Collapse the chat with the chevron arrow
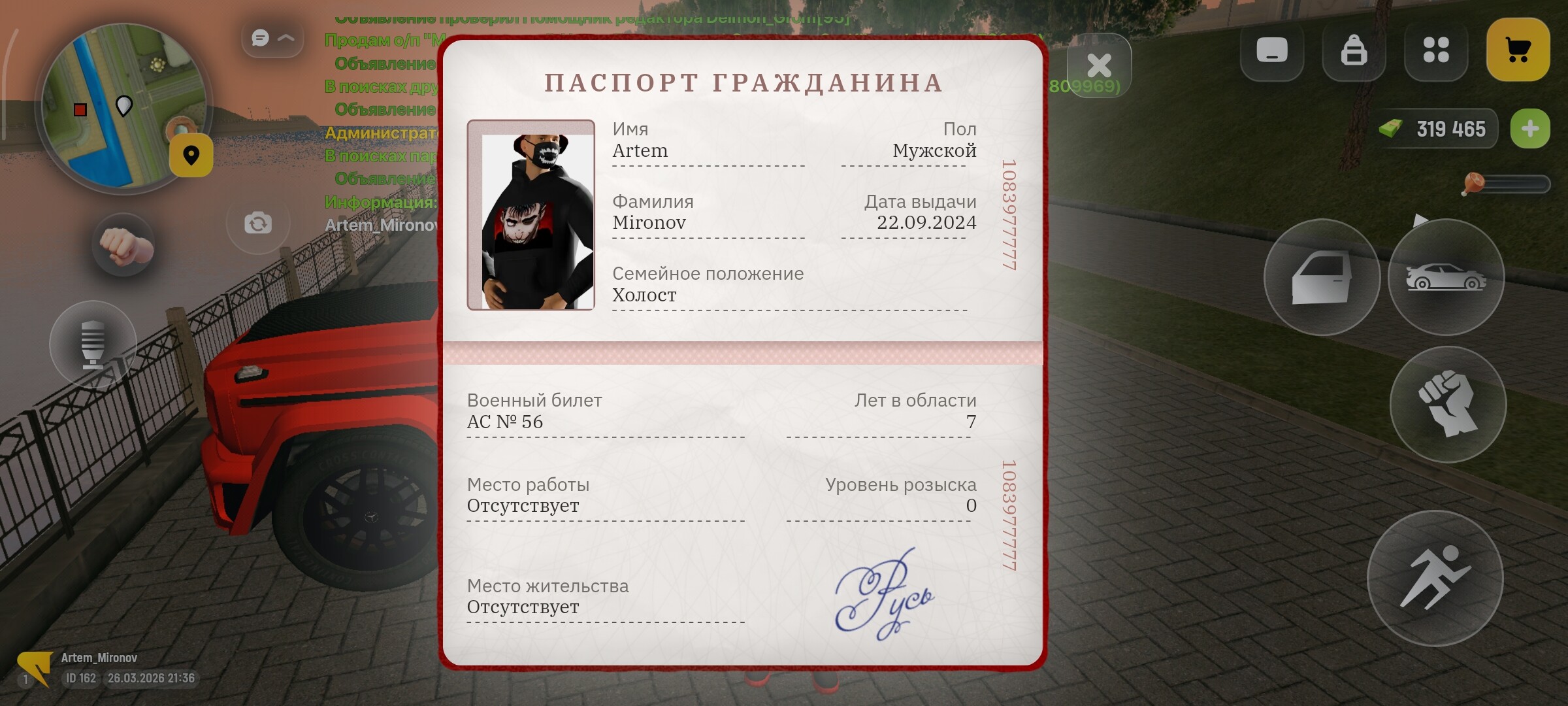The width and height of the screenshot is (1568, 706). point(285,37)
